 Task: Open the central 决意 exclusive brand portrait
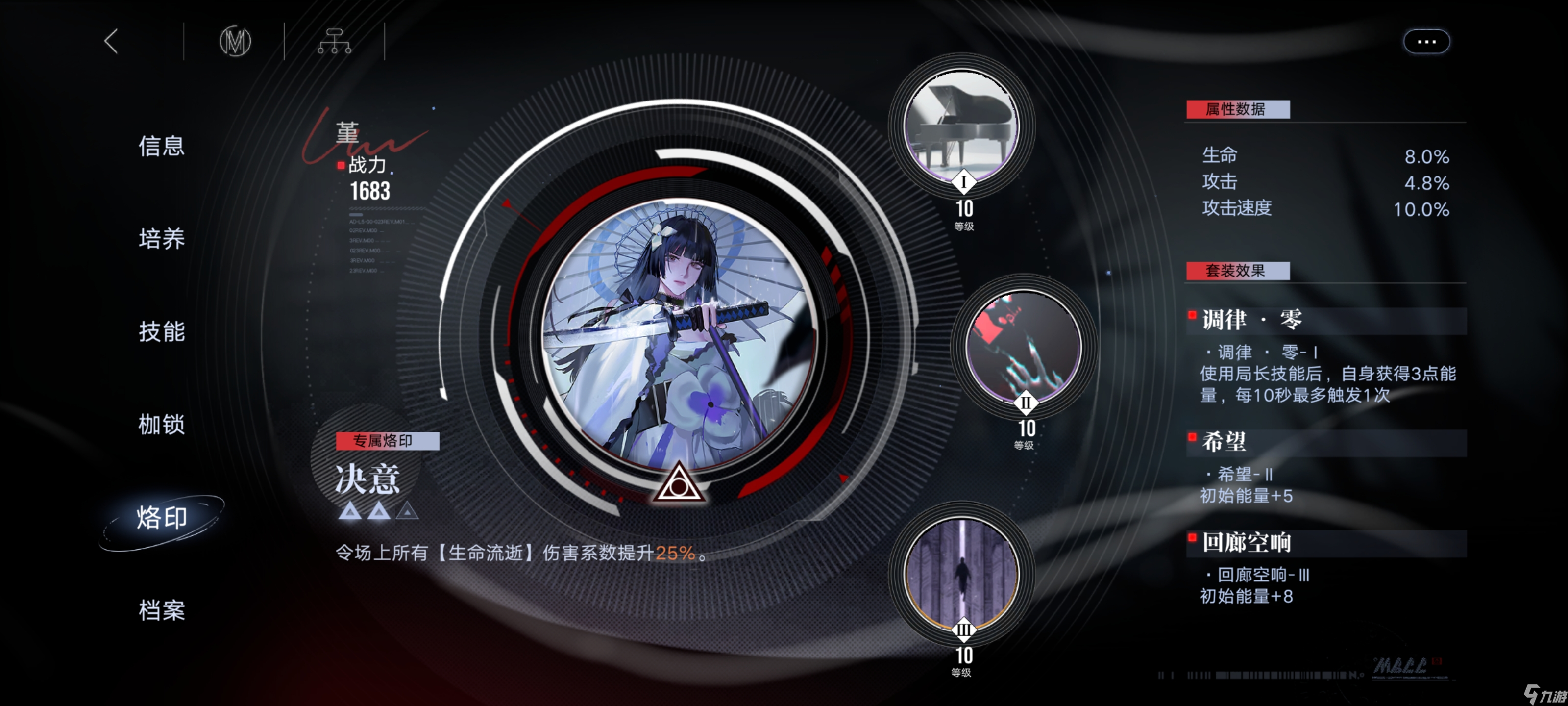coord(679,335)
